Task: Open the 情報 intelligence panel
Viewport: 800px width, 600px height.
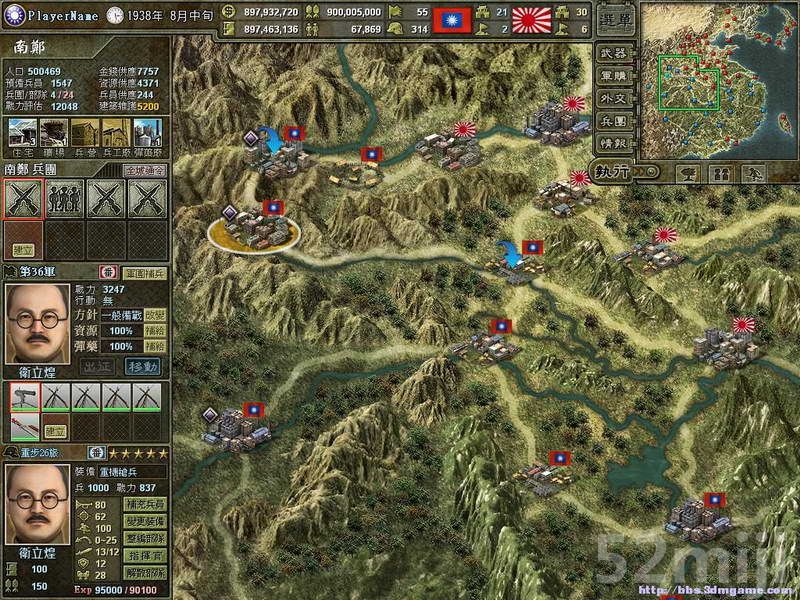Action: click(x=611, y=144)
